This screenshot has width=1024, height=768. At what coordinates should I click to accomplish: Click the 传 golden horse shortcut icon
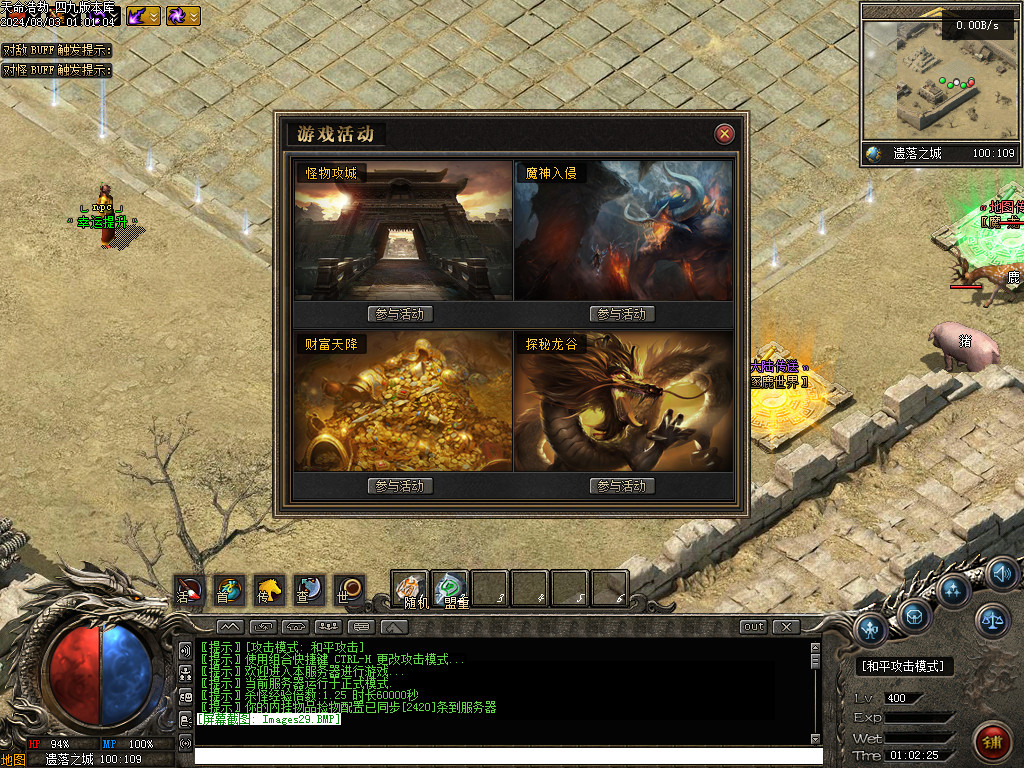[269, 590]
